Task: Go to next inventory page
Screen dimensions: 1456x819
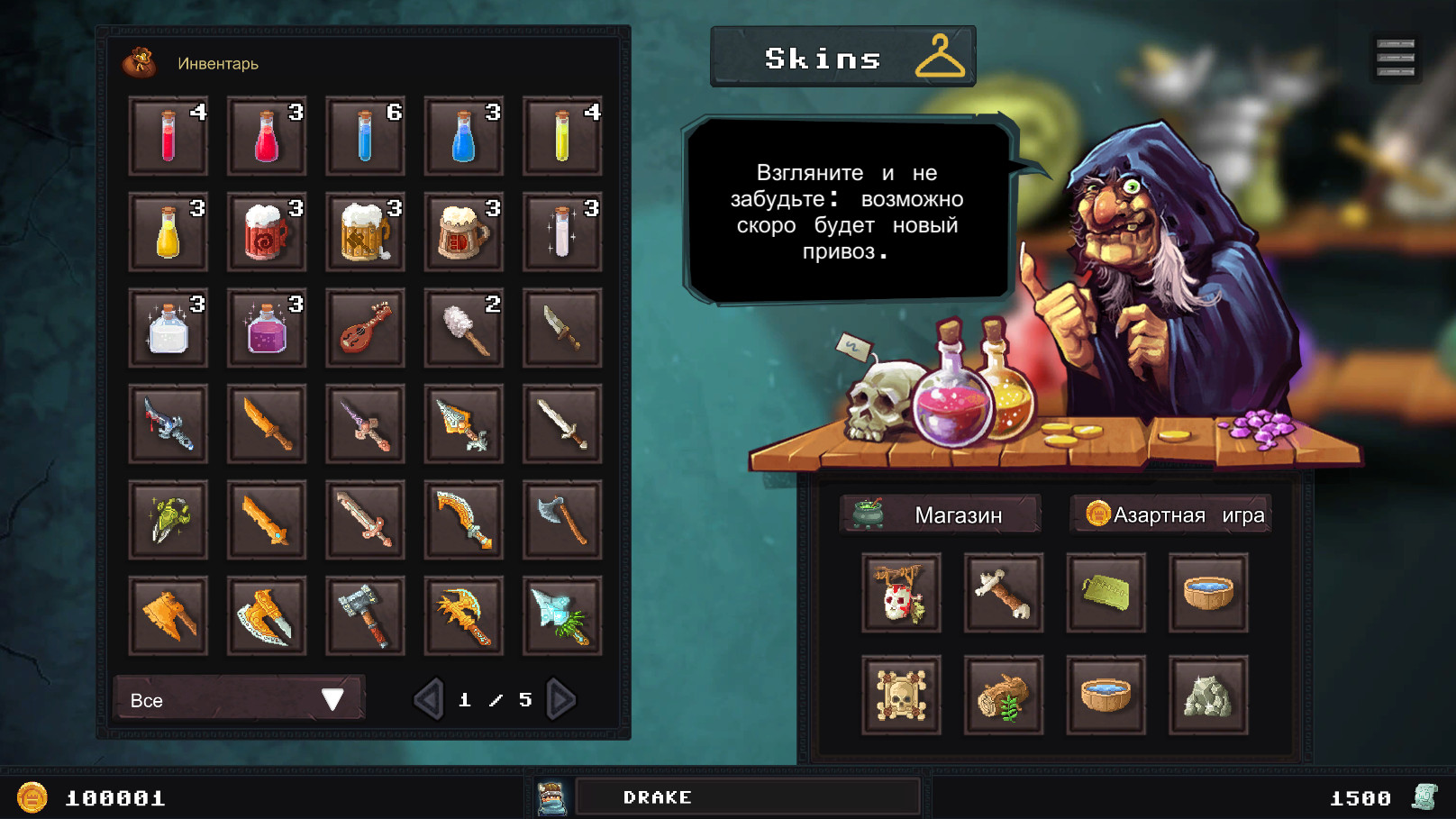Action: tap(560, 699)
